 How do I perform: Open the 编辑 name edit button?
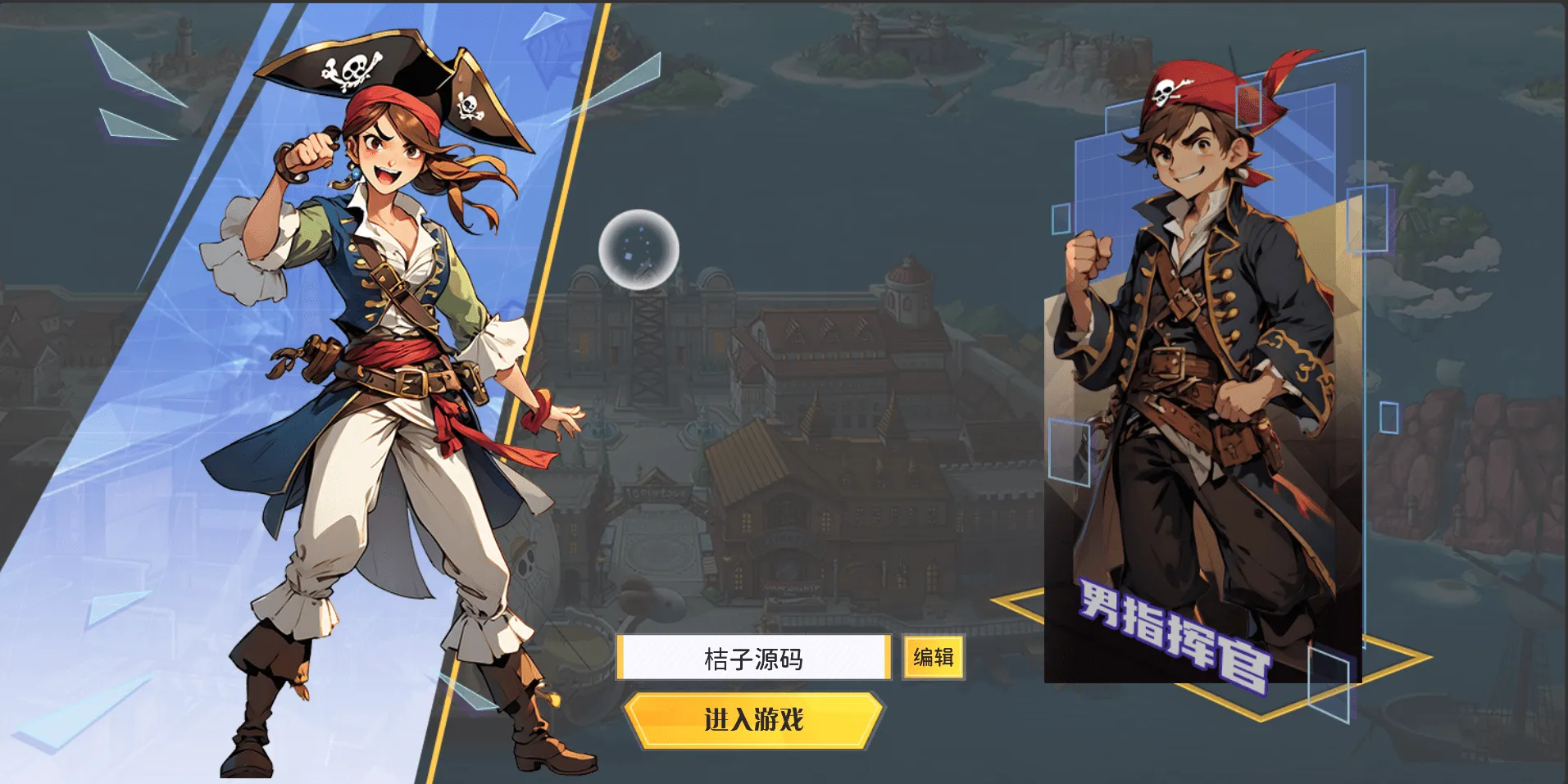coord(934,657)
